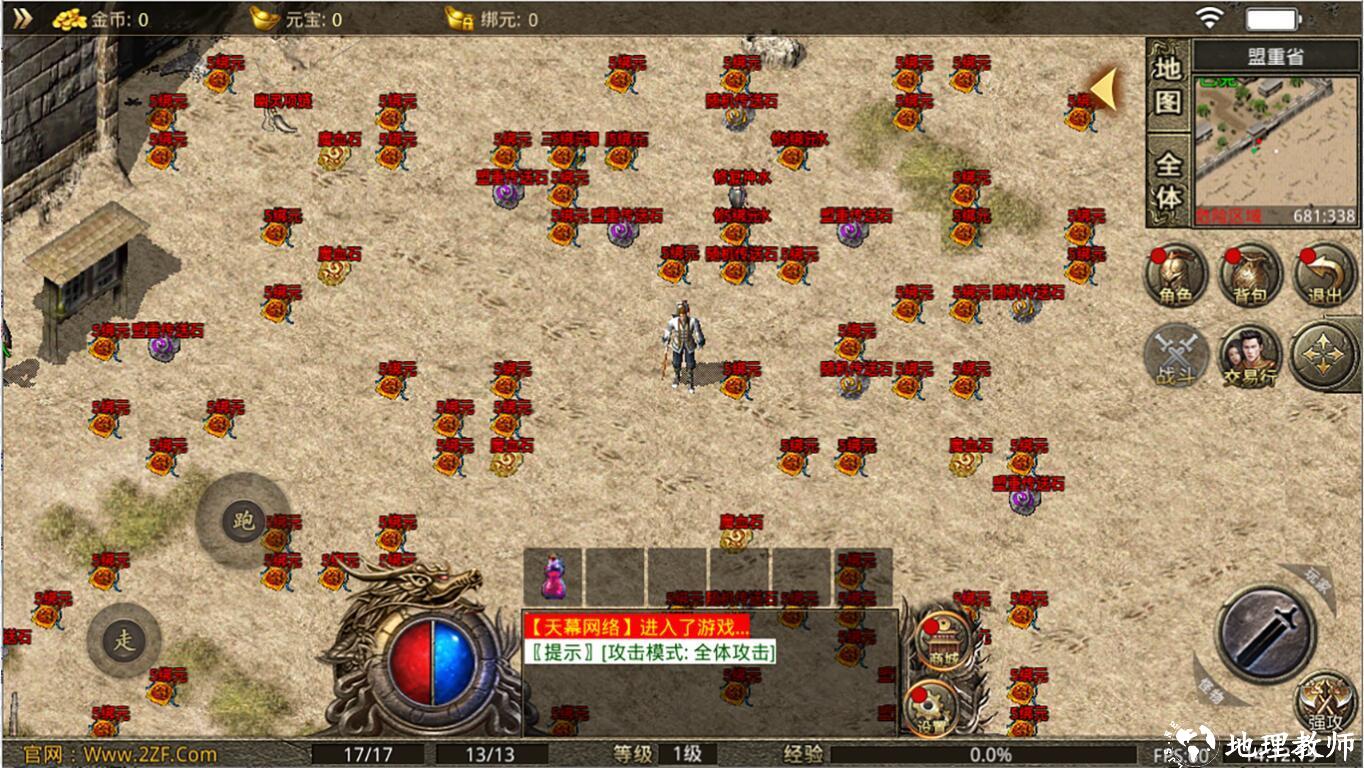1364x768 pixels.
Task: Collapse the side panel with the gold arrow
Action: click(x=1104, y=88)
